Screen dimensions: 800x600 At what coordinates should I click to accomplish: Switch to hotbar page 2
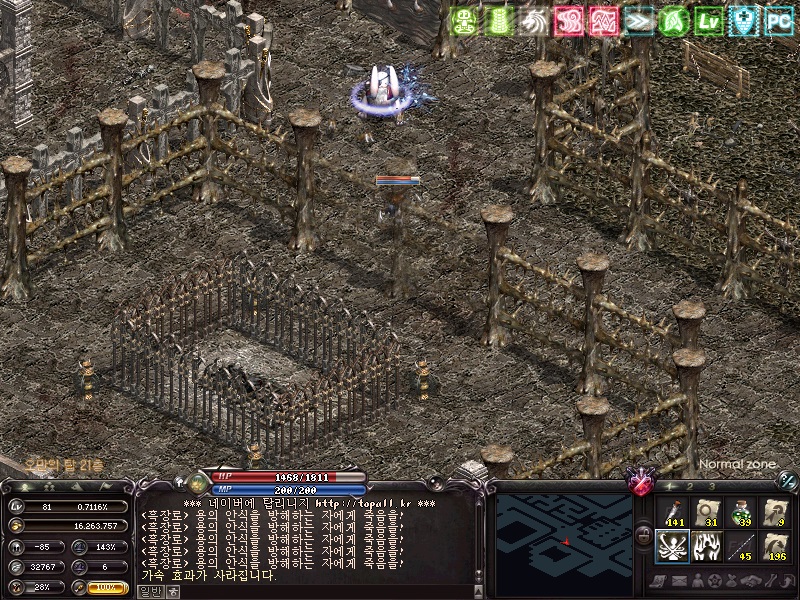(x=690, y=486)
